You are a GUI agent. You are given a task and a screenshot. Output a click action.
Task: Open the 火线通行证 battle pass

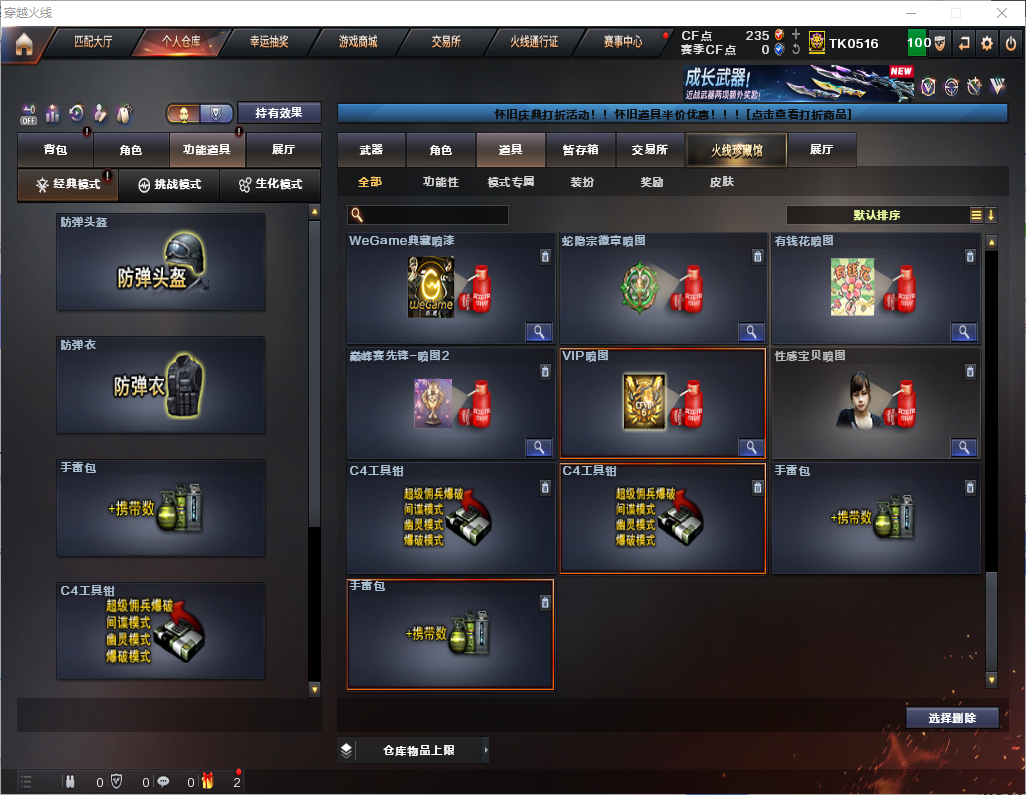534,42
